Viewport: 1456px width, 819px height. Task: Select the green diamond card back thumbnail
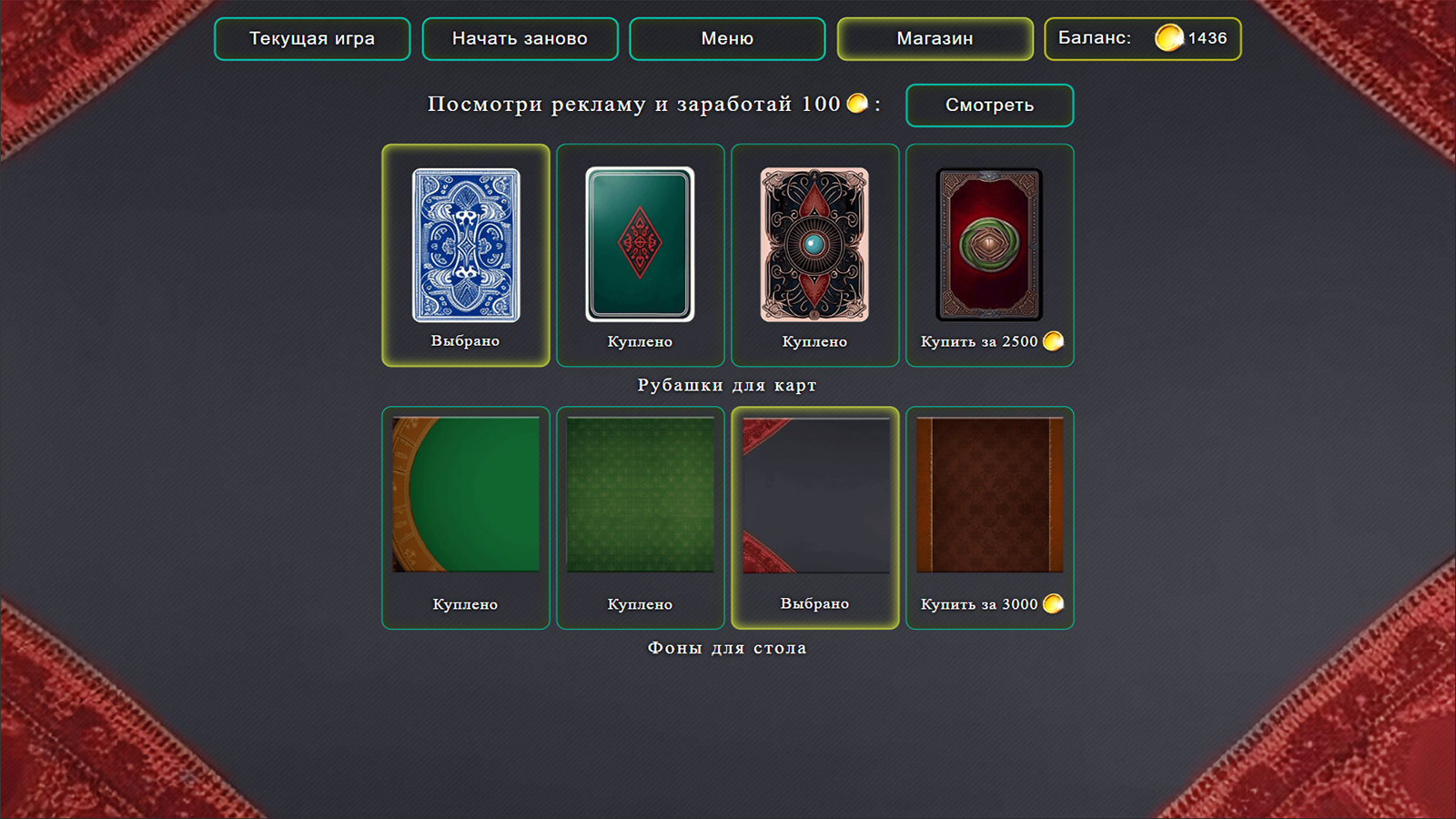pos(640,243)
